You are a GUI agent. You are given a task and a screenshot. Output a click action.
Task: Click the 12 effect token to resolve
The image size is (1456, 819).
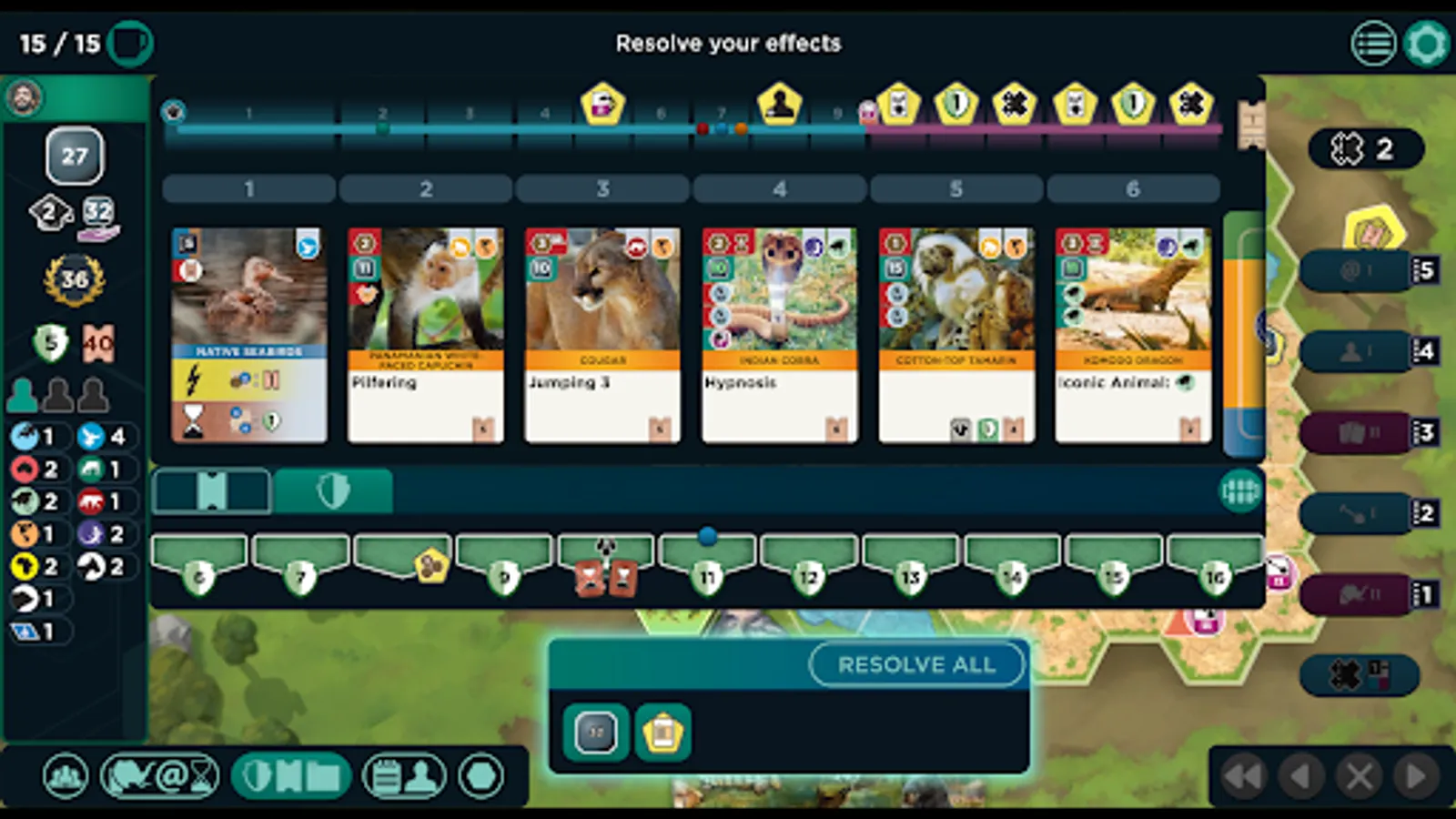[596, 733]
